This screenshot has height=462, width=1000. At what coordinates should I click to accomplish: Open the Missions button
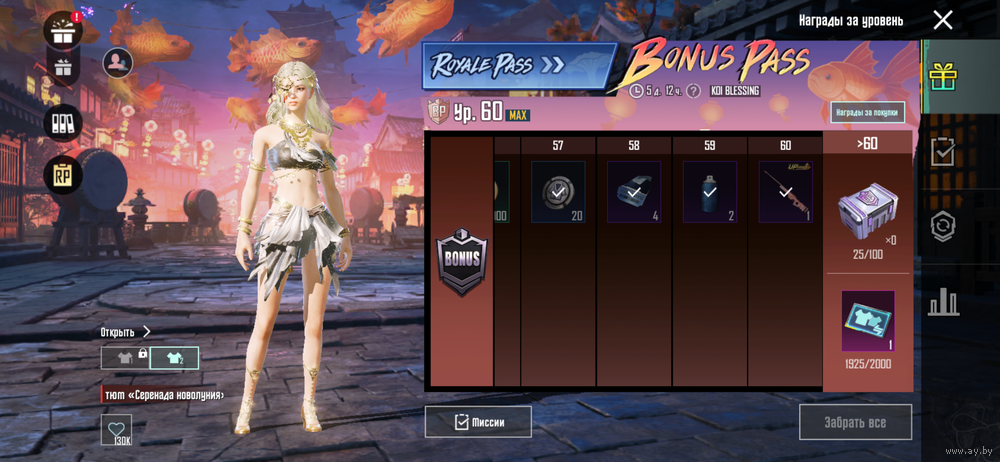tap(478, 422)
